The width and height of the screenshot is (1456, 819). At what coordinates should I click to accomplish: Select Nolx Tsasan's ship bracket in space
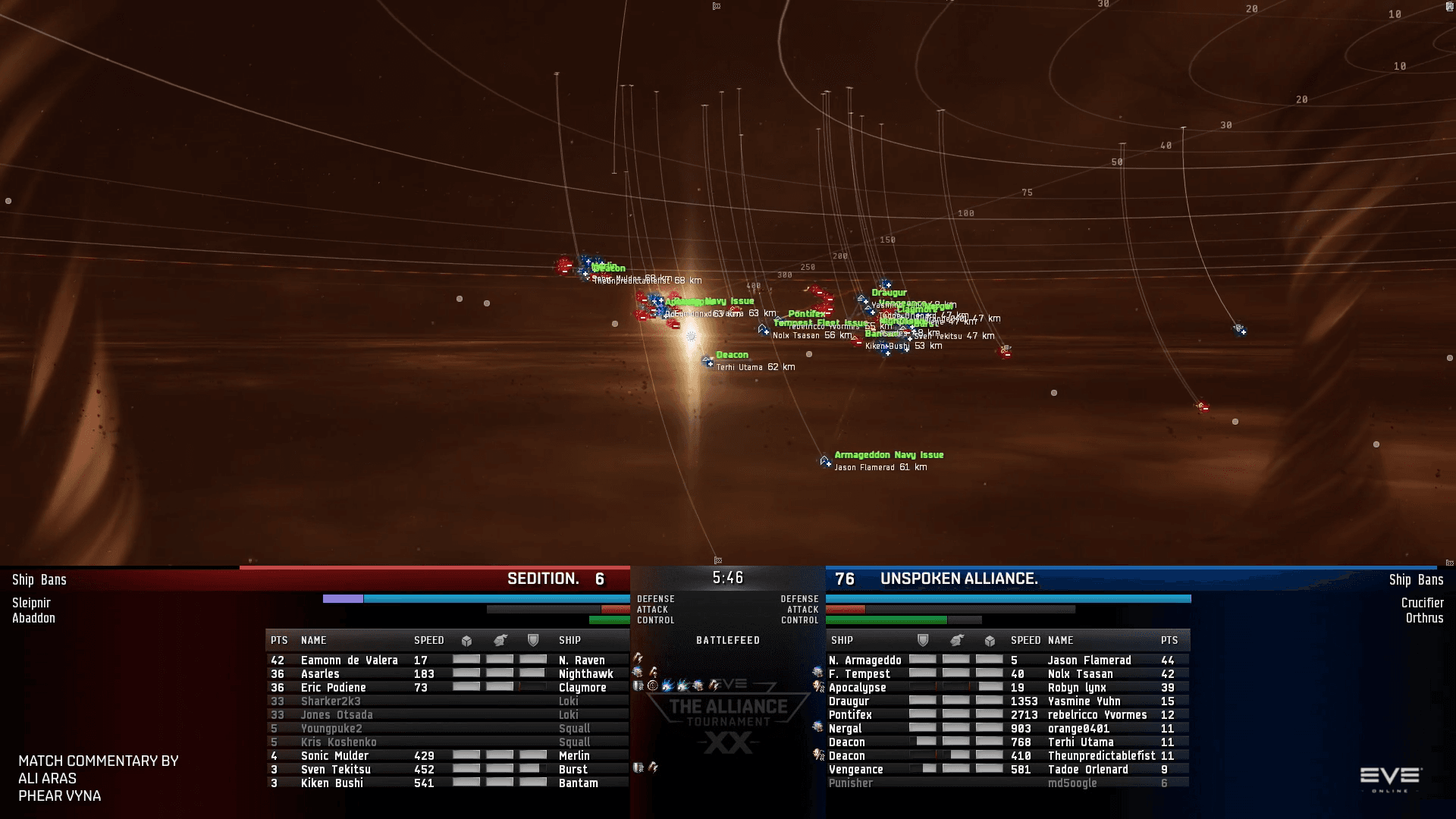(x=763, y=330)
